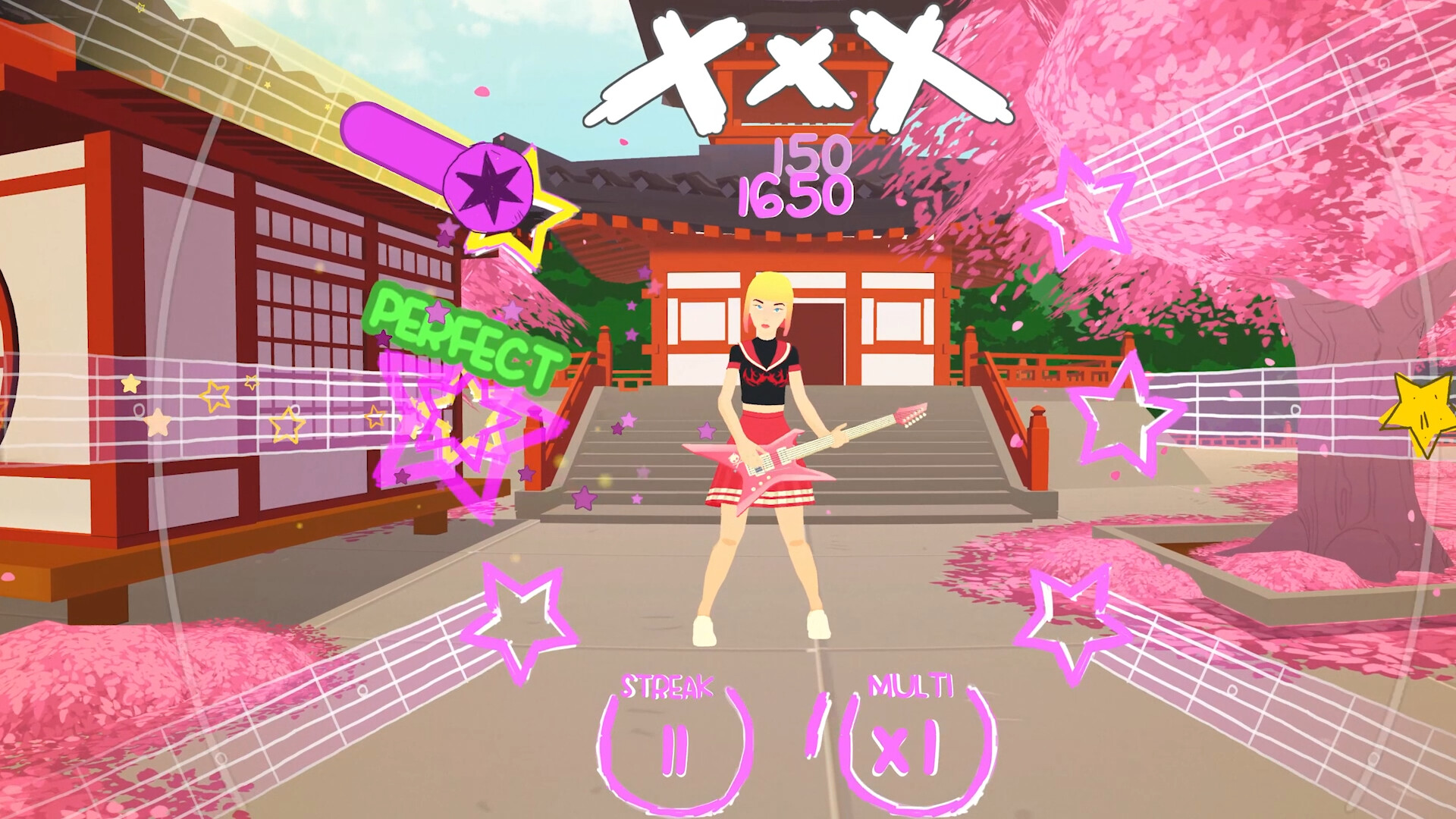Image resolution: width=1456 pixels, height=819 pixels.
Task: Select the STREAK label text
Action: pos(667,687)
